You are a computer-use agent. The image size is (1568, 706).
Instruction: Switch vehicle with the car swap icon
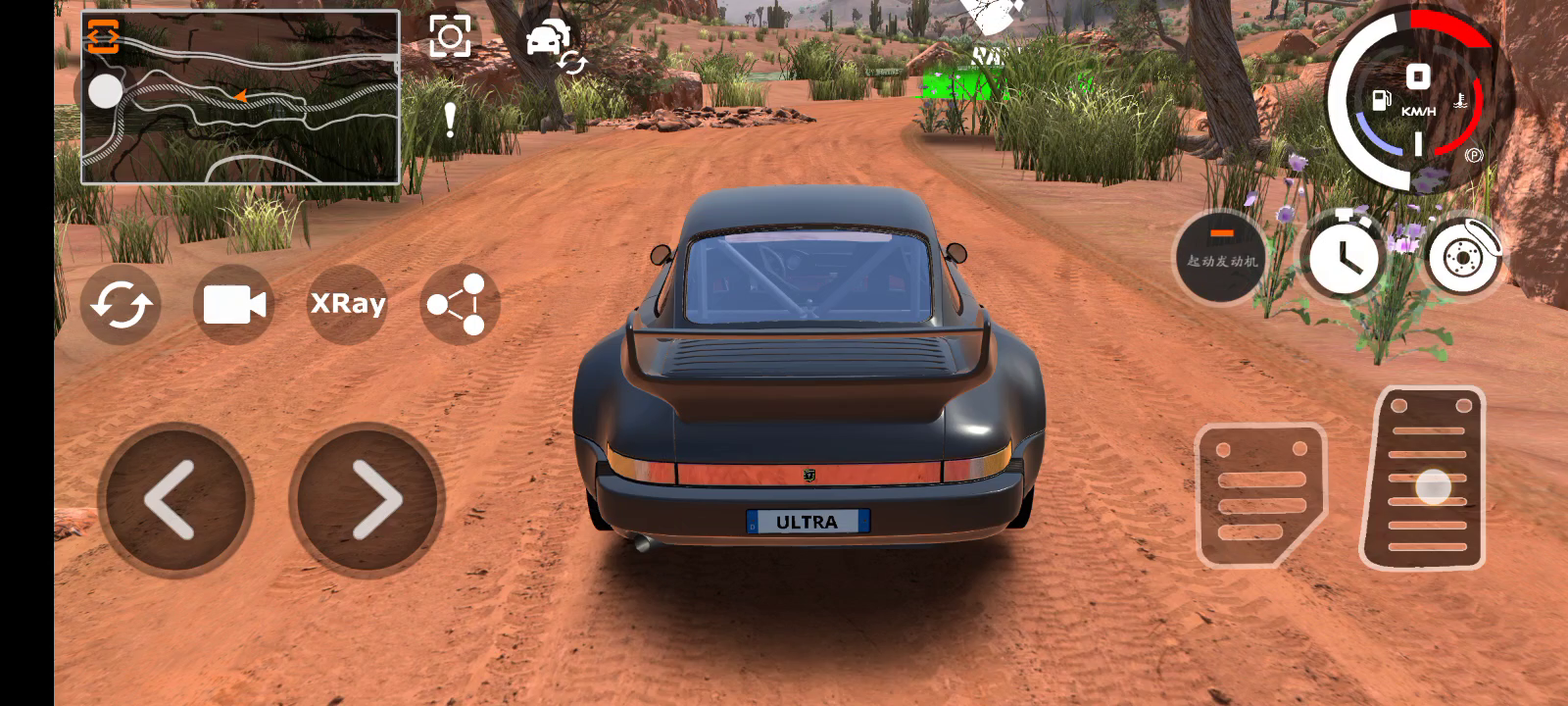tap(553, 44)
